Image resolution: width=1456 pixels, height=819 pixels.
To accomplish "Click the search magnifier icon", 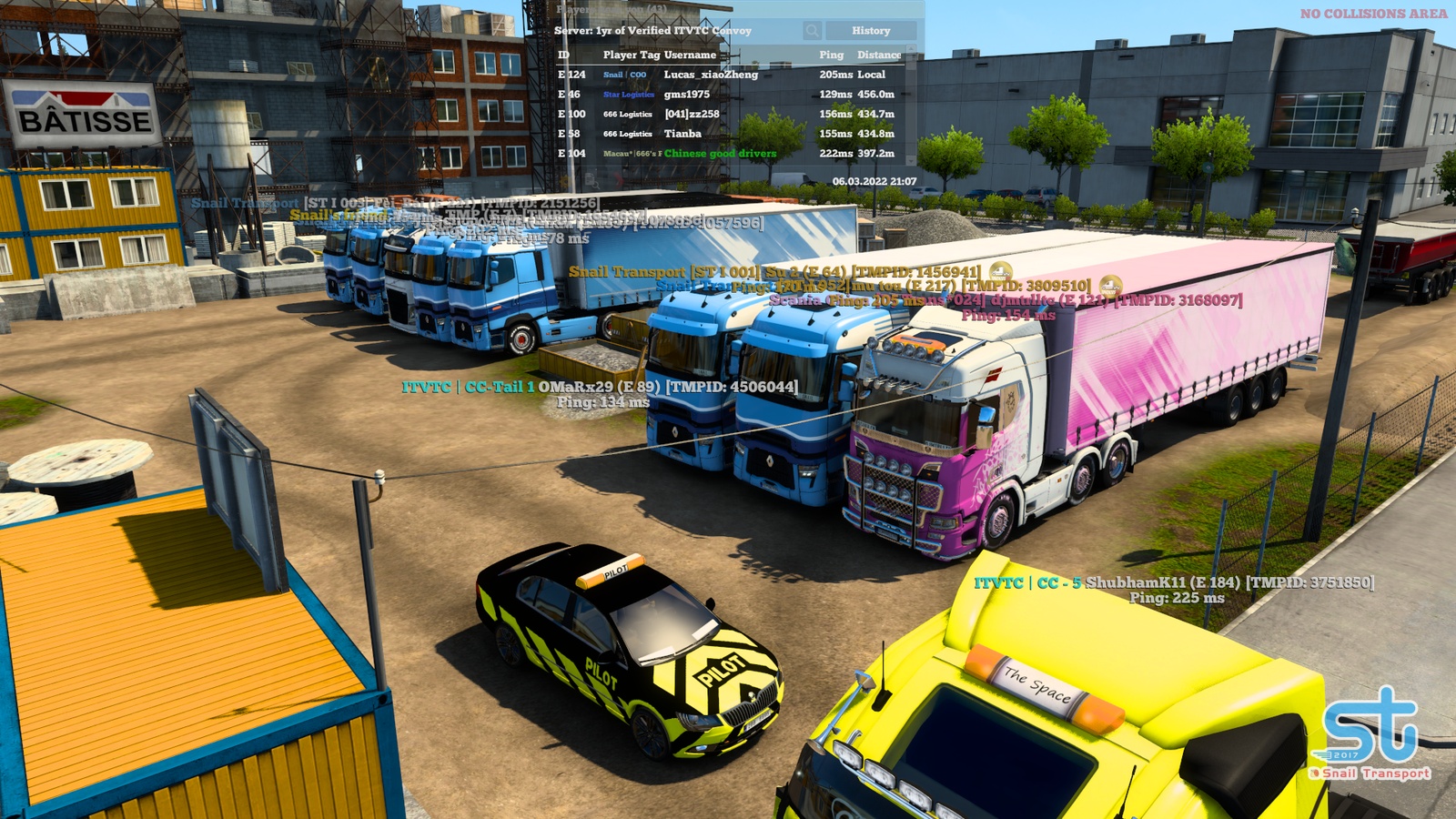I will tap(811, 30).
